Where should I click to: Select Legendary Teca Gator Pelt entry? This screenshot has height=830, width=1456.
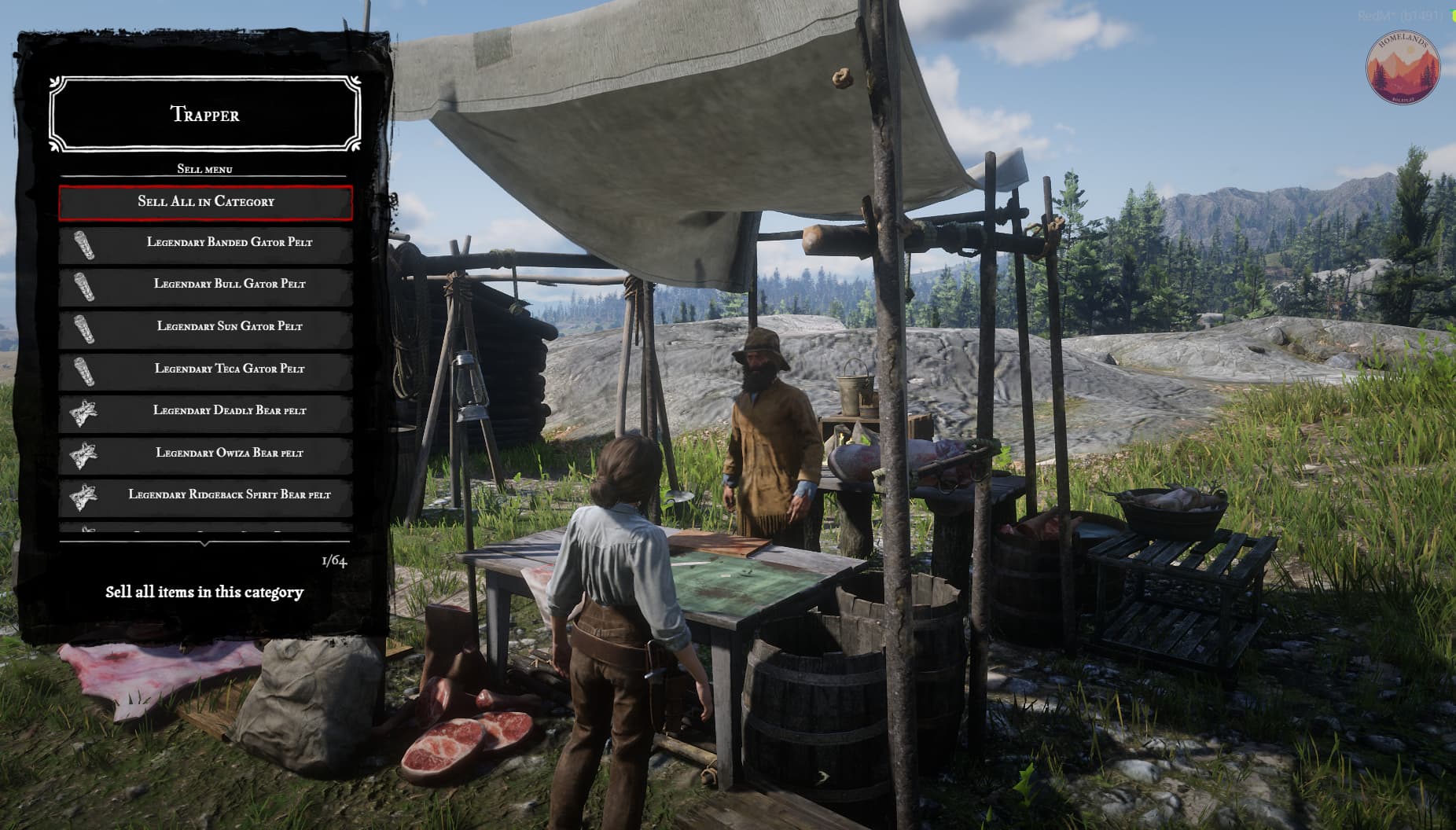click(205, 369)
